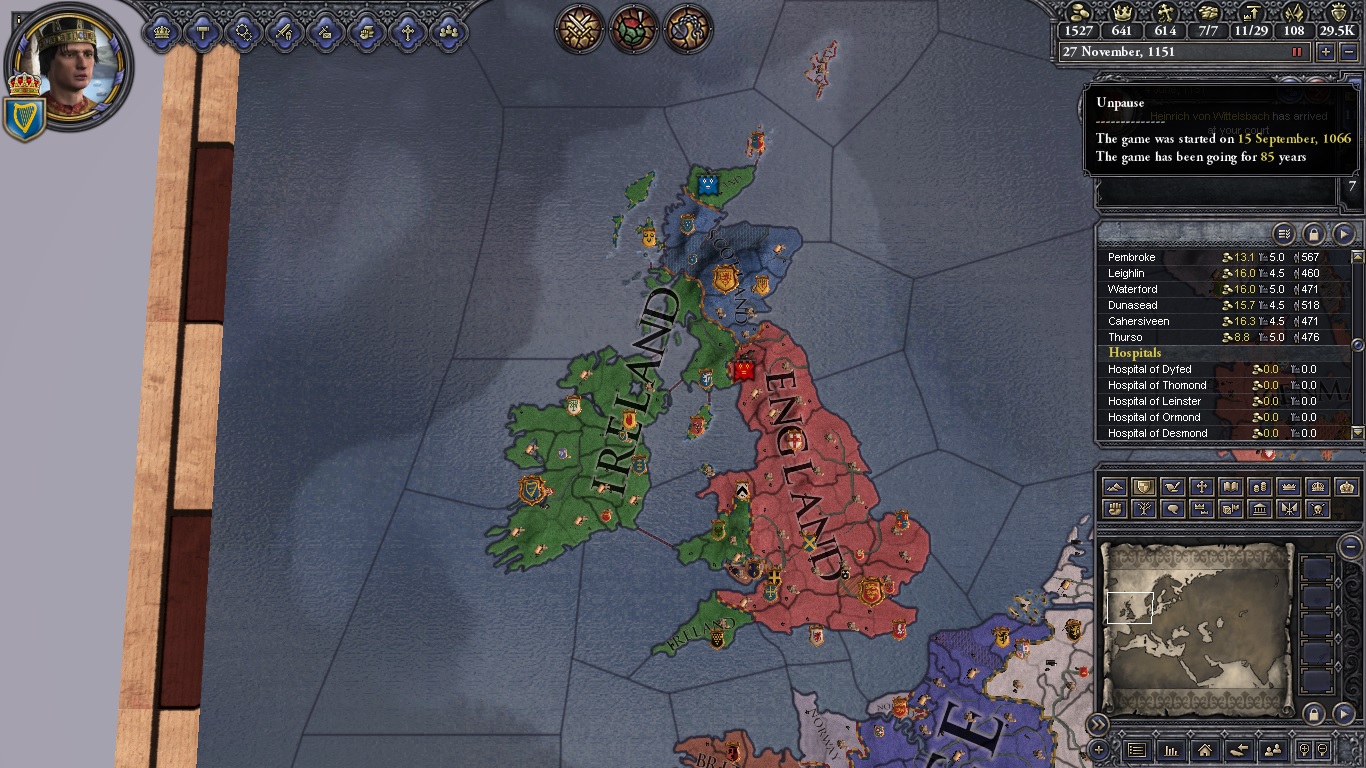
Task: Select the terrain map mode
Action: [x=1113, y=487]
